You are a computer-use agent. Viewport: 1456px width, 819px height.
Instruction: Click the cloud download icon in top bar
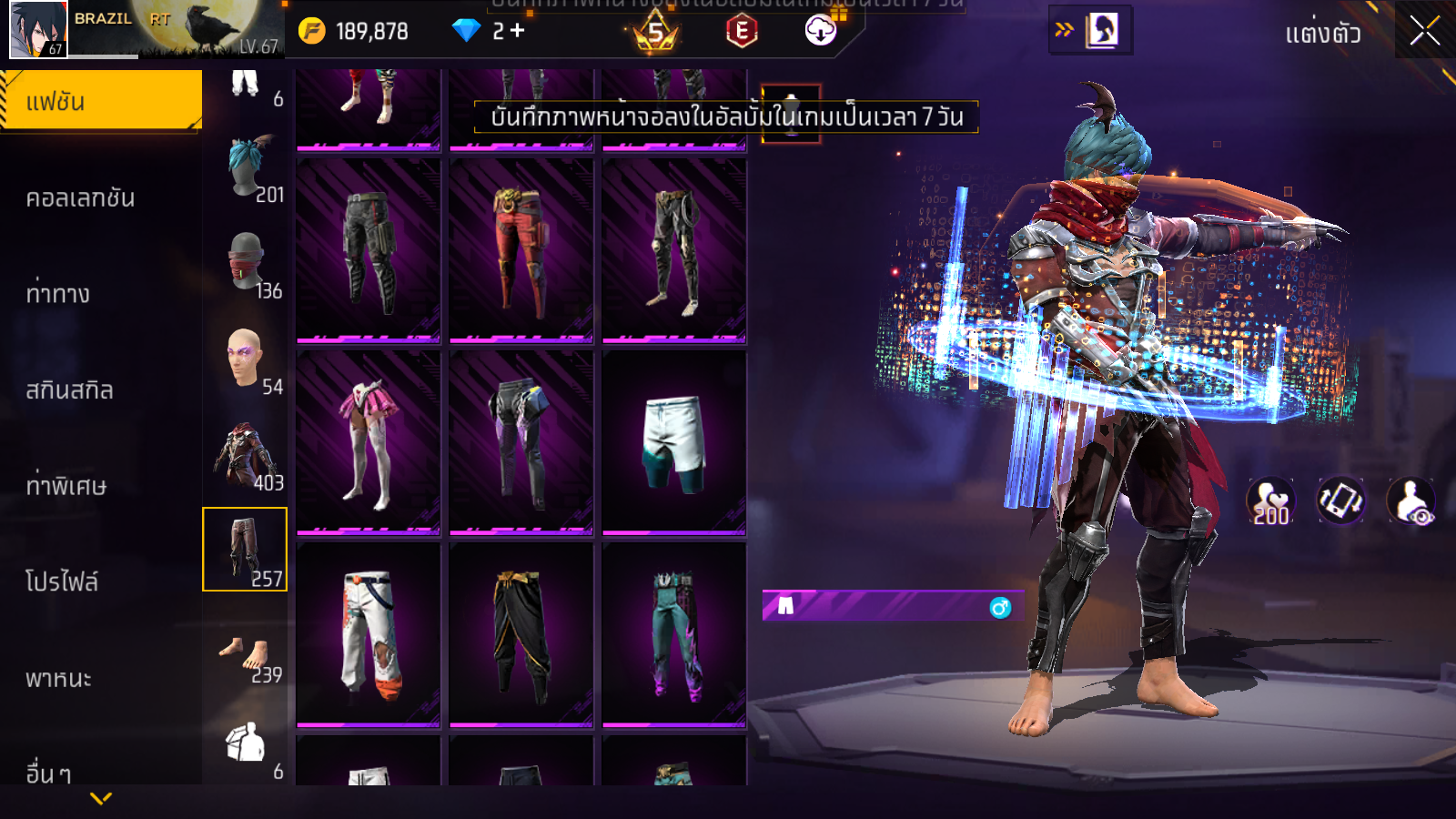tap(820, 31)
